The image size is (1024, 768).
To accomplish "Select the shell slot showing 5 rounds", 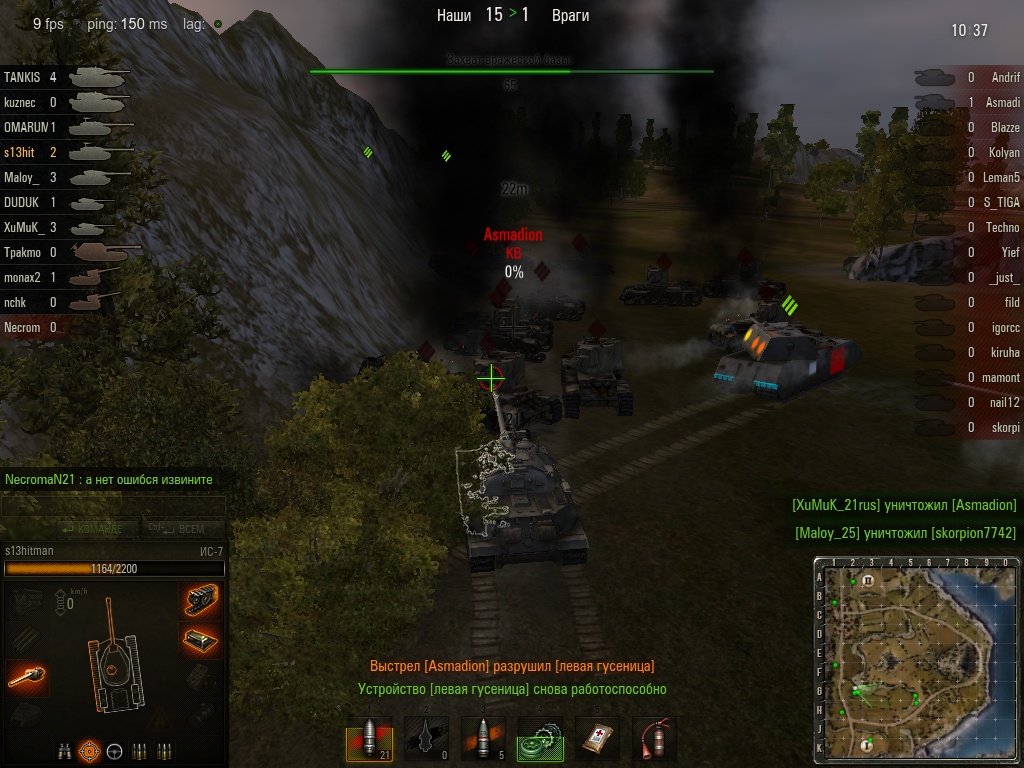I will click(483, 740).
